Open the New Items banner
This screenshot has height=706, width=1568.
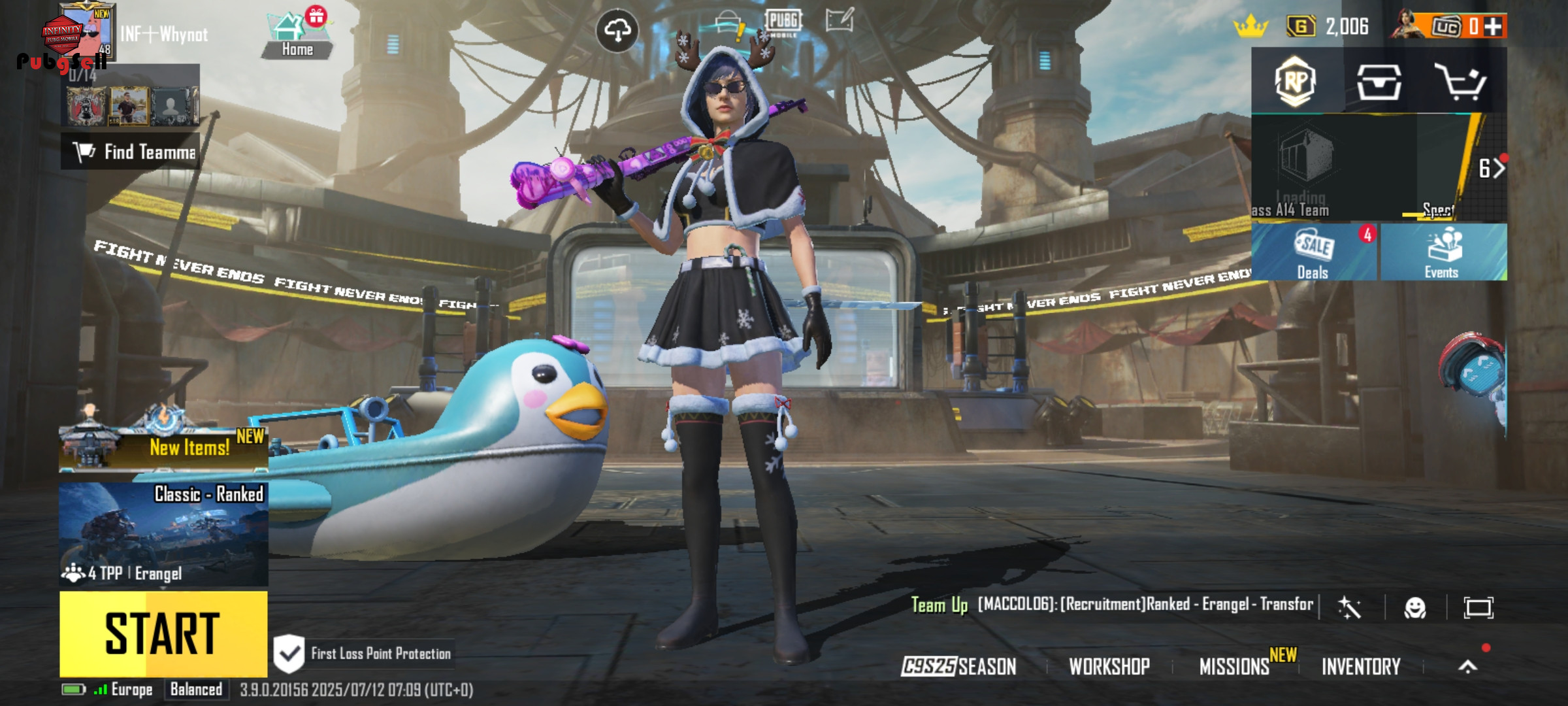click(x=163, y=447)
